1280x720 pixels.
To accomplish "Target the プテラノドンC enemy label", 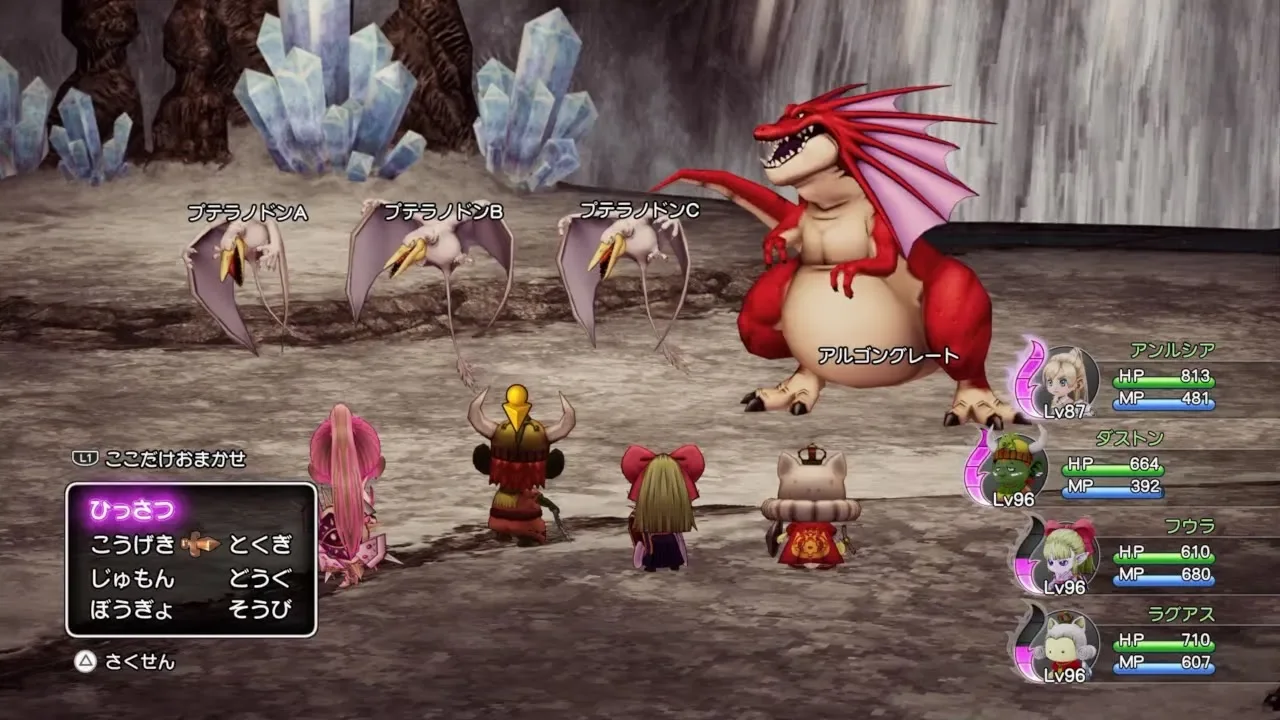I will point(640,210).
